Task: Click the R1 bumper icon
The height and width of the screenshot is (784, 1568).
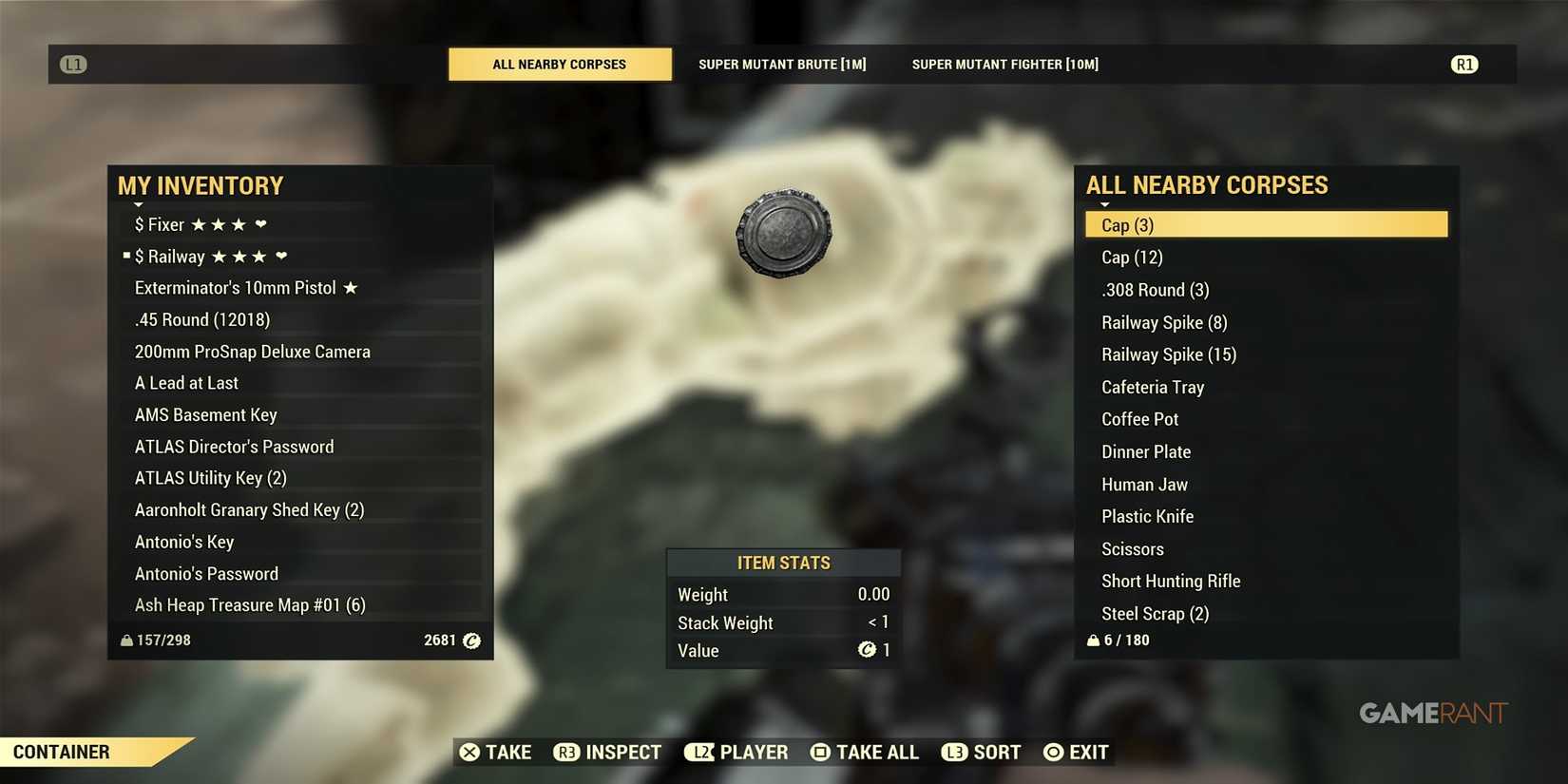Action: (1464, 64)
